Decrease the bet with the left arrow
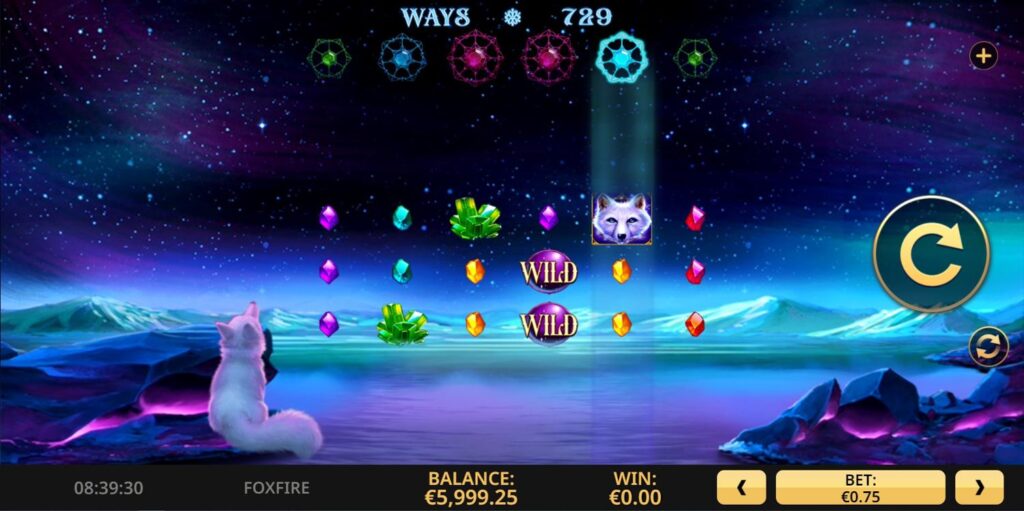Screen dimensions: 1024x511 click(x=741, y=488)
